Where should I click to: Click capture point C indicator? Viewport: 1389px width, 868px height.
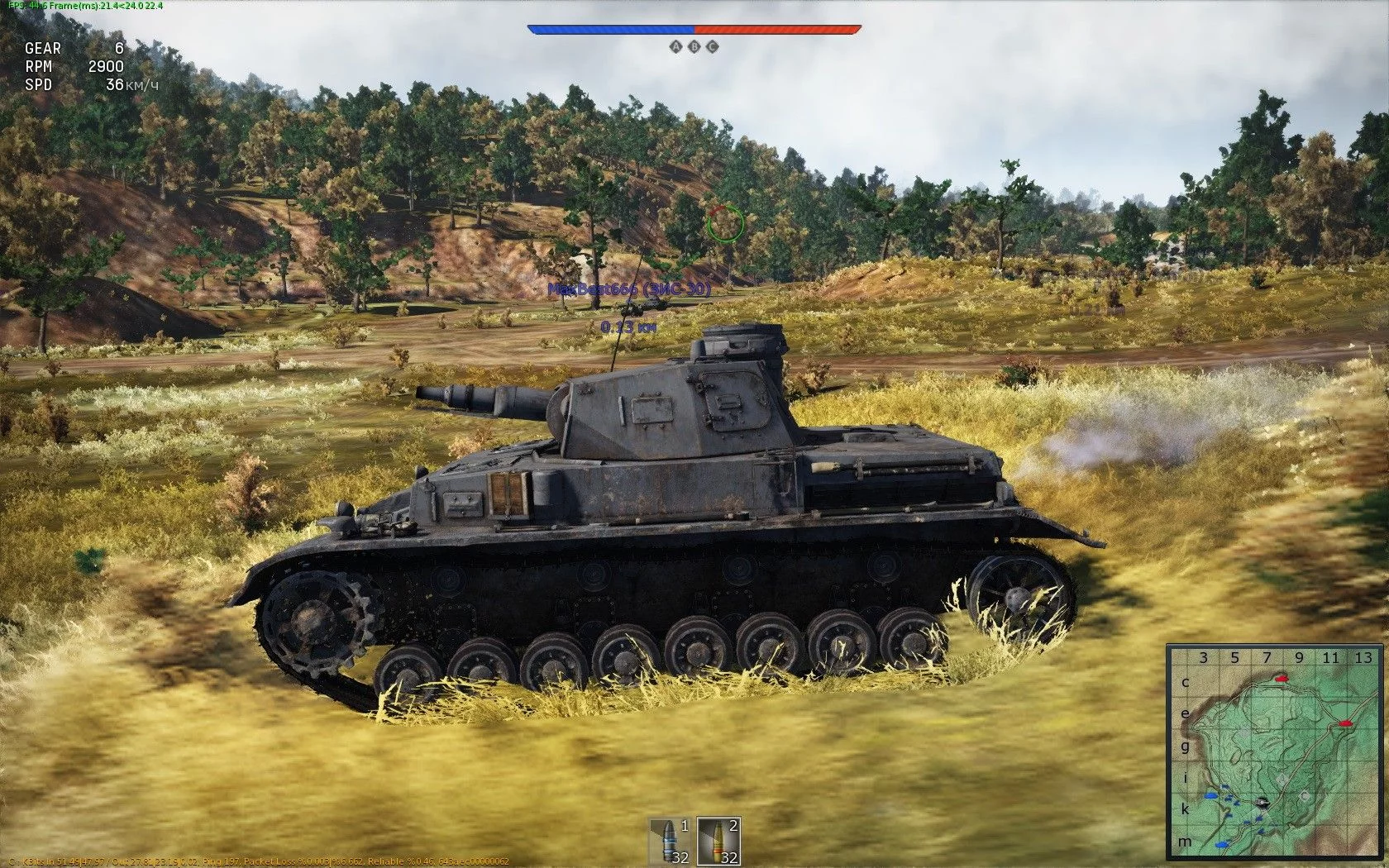coord(713,47)
